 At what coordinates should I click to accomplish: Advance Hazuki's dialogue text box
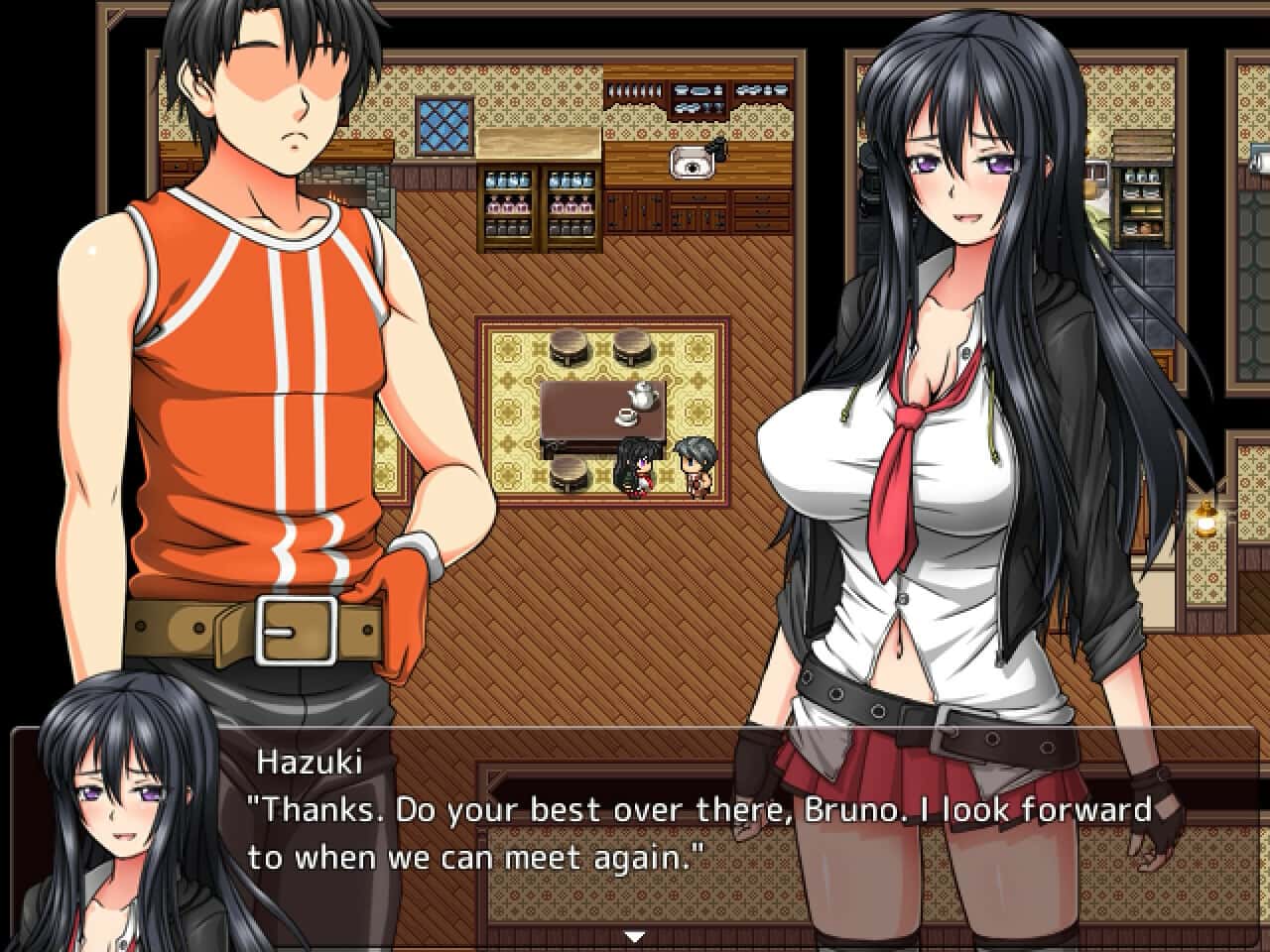[x=695, y=833]
